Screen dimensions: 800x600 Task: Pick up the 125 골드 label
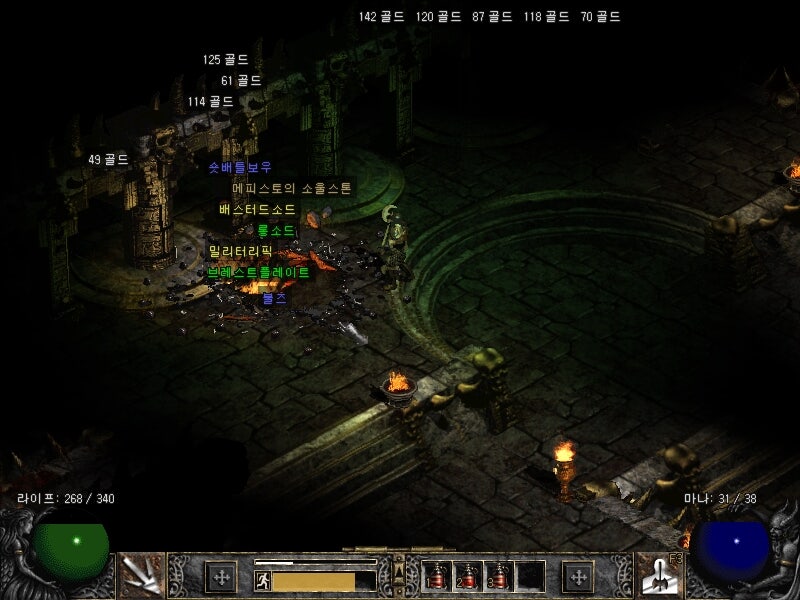click(x=226, y=60)
